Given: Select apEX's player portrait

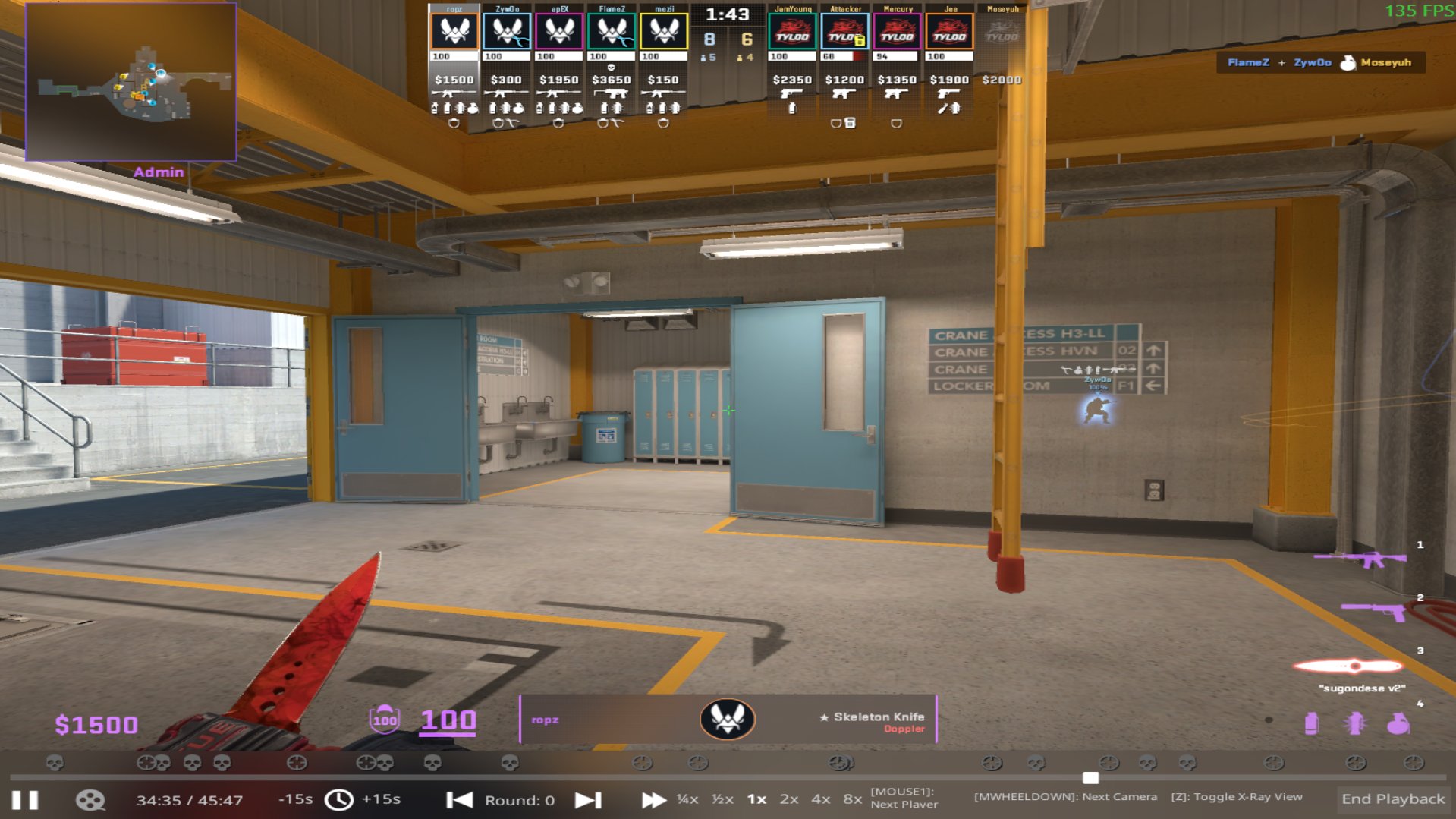Looking at the screenshot, I should coord(559,32).
